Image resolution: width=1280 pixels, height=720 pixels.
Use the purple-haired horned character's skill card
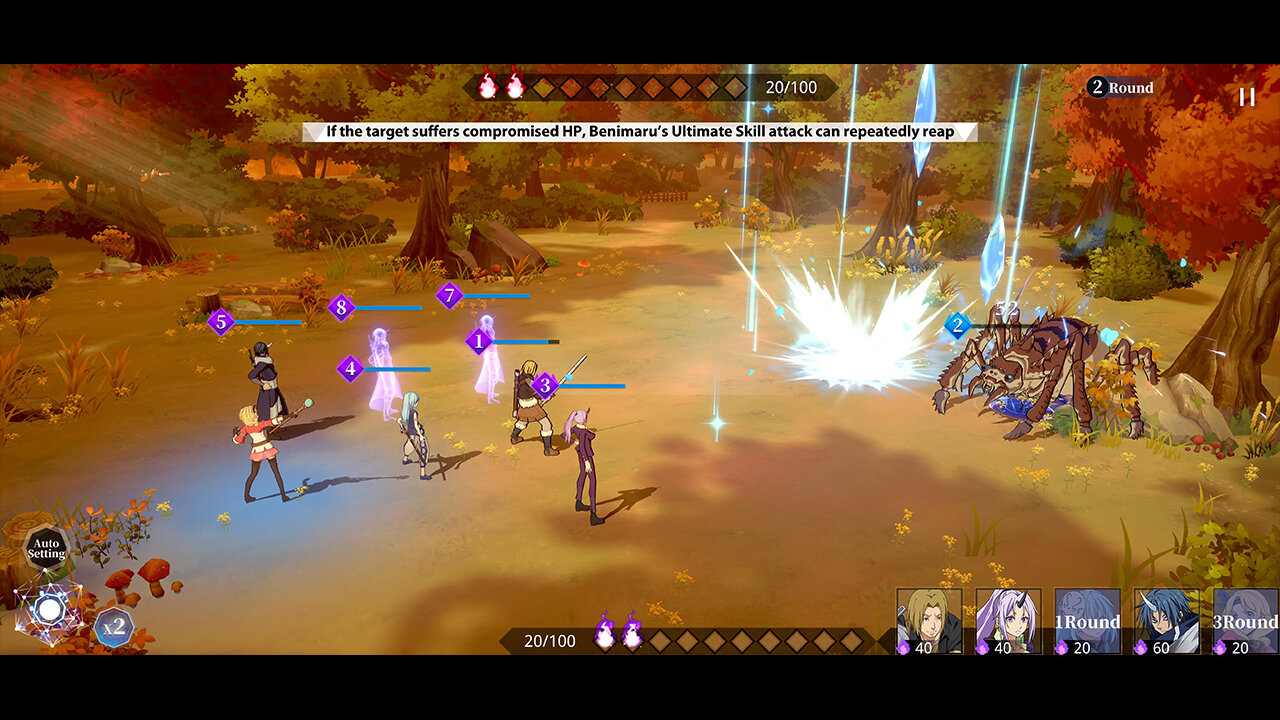[1008, 621]
